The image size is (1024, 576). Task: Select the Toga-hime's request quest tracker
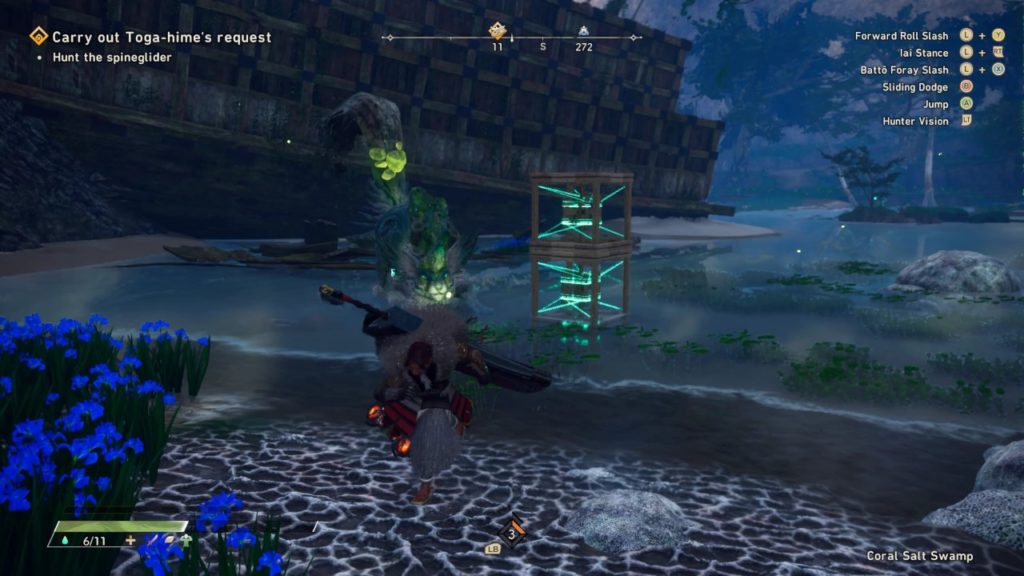pyautogui.click(x=161, y=38)
